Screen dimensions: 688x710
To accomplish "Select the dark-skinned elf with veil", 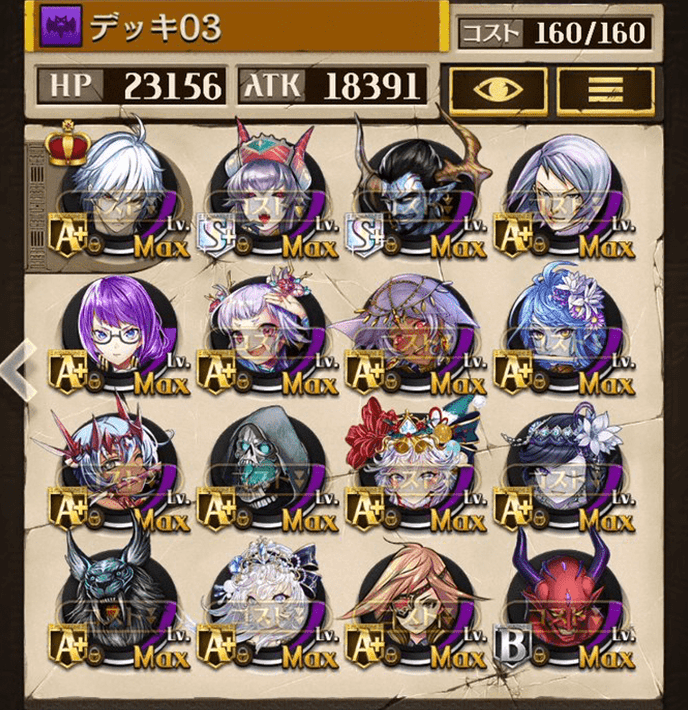I will tap(414, 333).
